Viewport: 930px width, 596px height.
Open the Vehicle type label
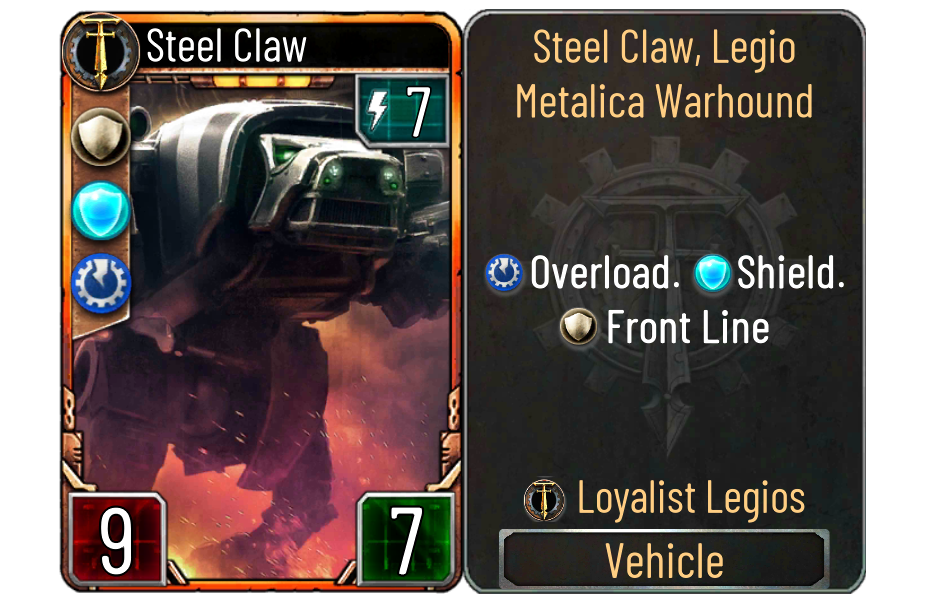[664, 560]
